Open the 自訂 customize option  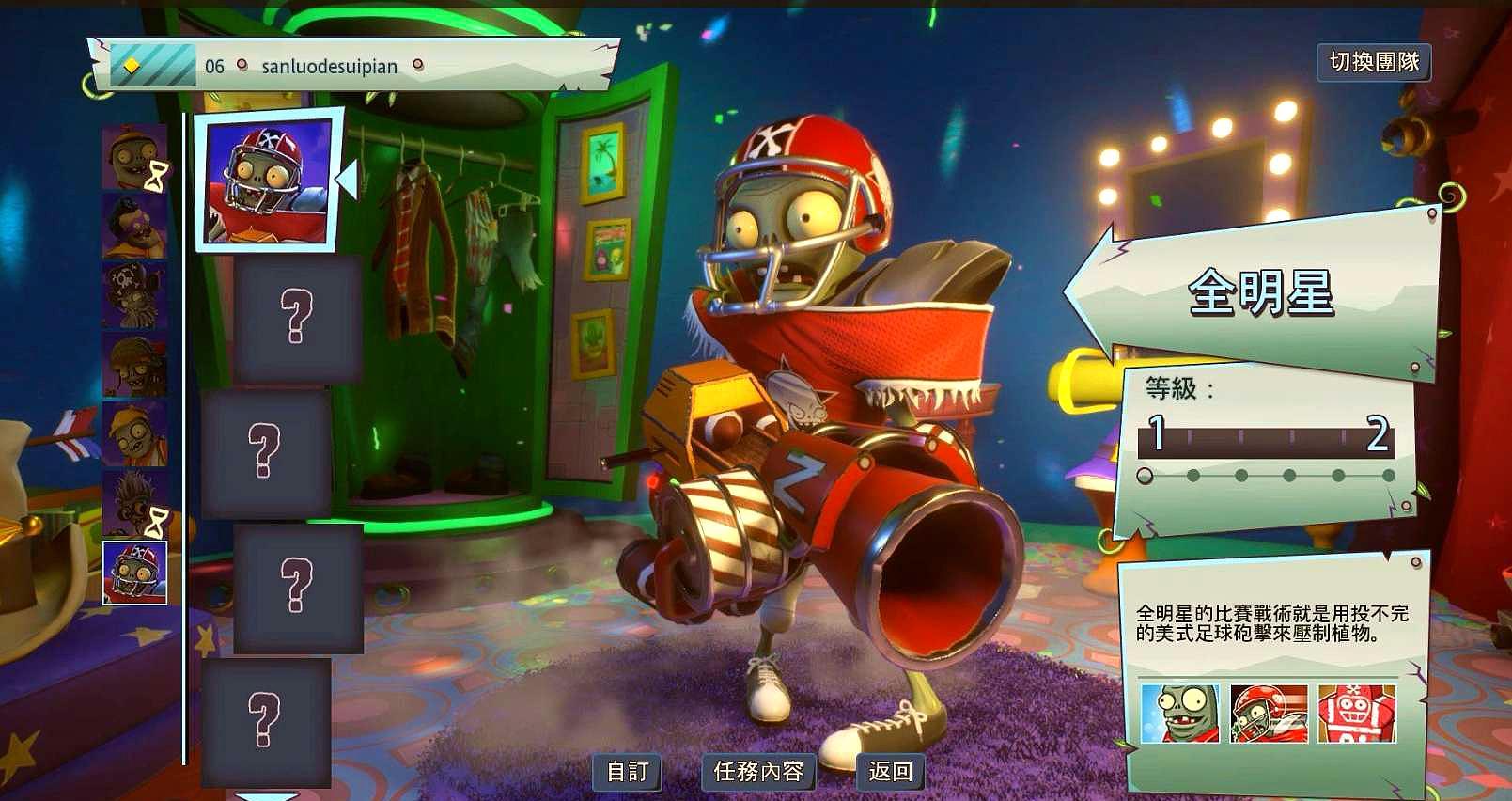coord(628,772)
